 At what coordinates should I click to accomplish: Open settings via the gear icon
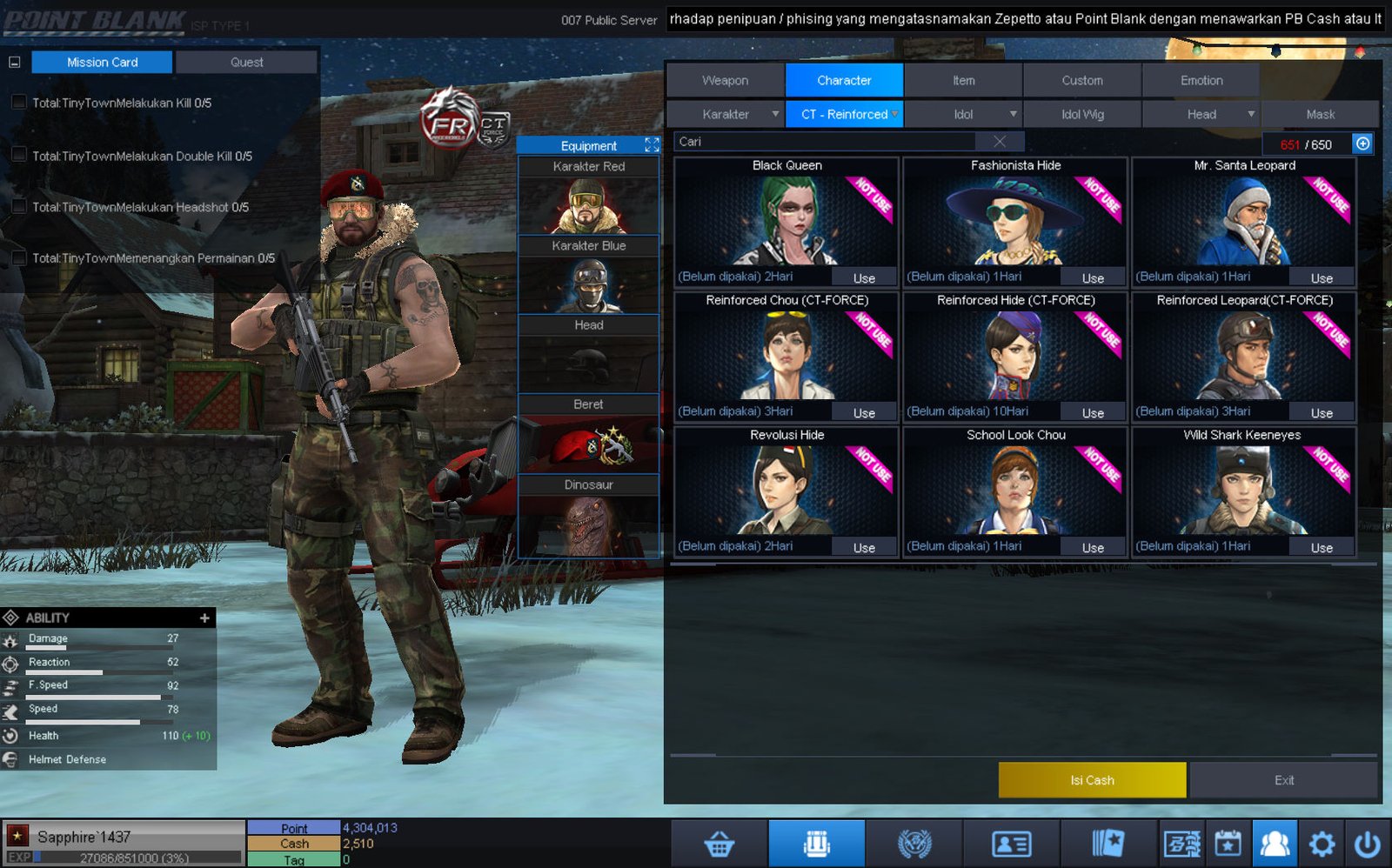click(x=1322, y=844)
